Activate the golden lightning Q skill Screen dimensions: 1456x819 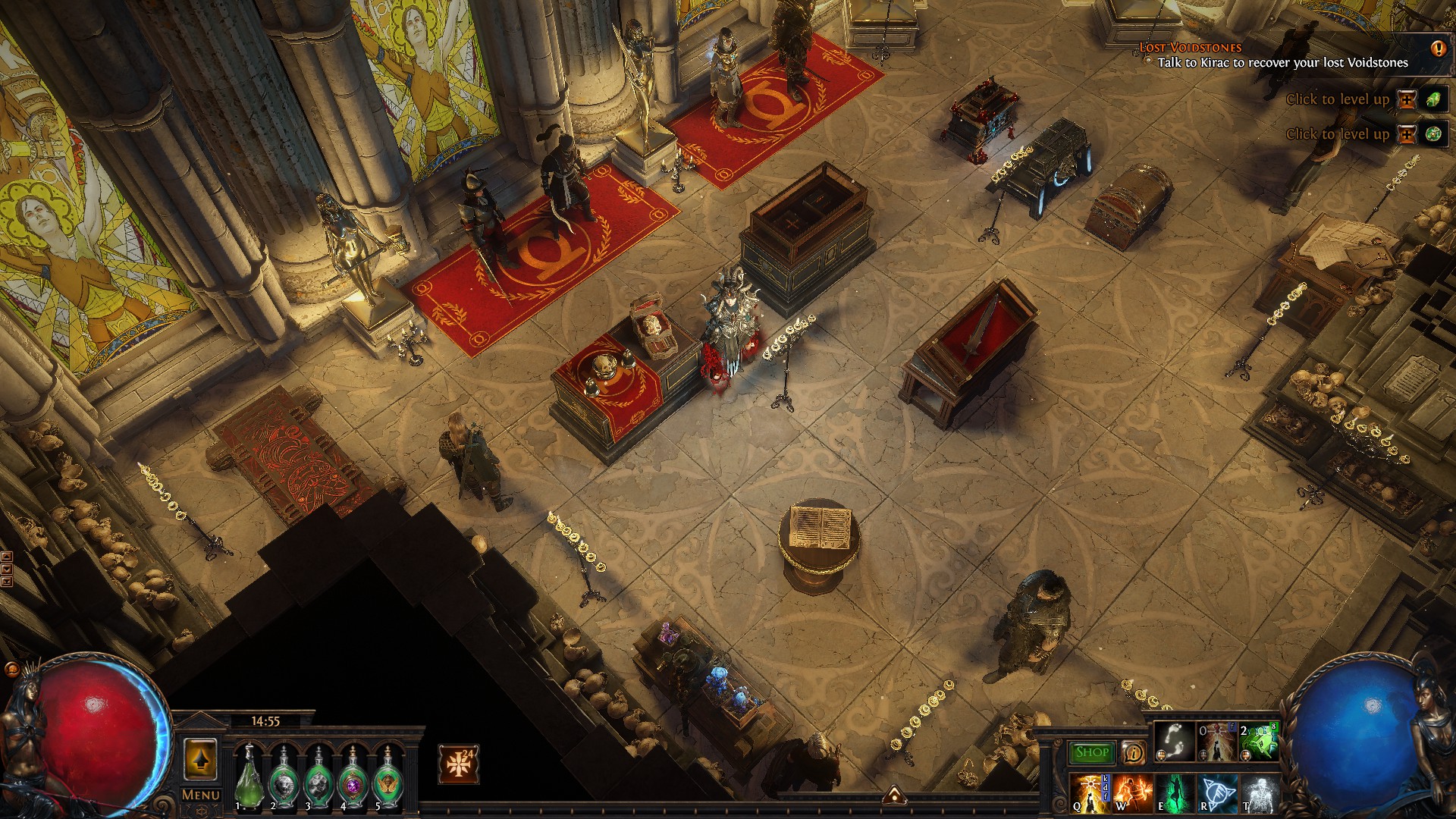click(1090, 793)
